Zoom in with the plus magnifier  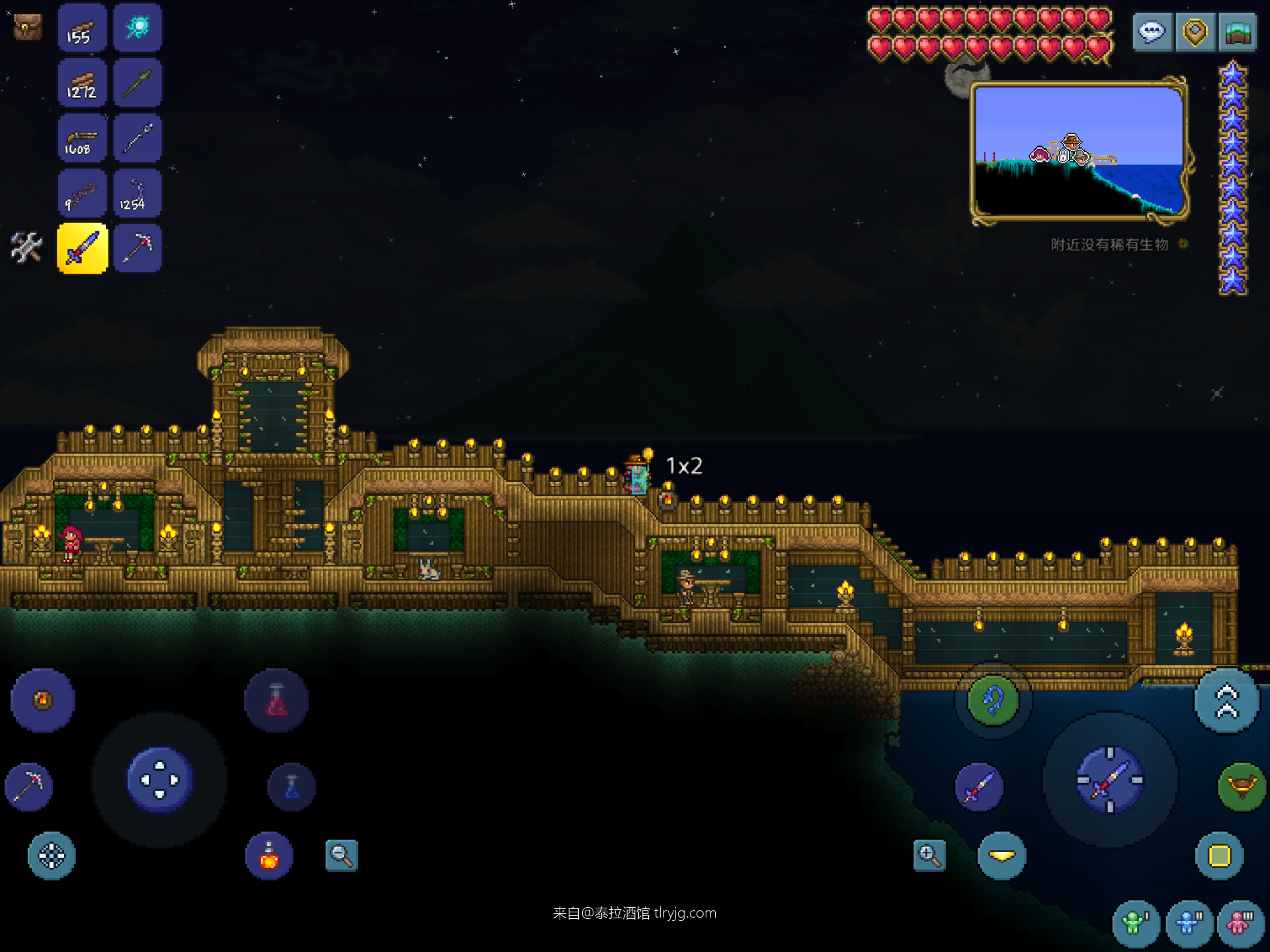pos(929,855)
